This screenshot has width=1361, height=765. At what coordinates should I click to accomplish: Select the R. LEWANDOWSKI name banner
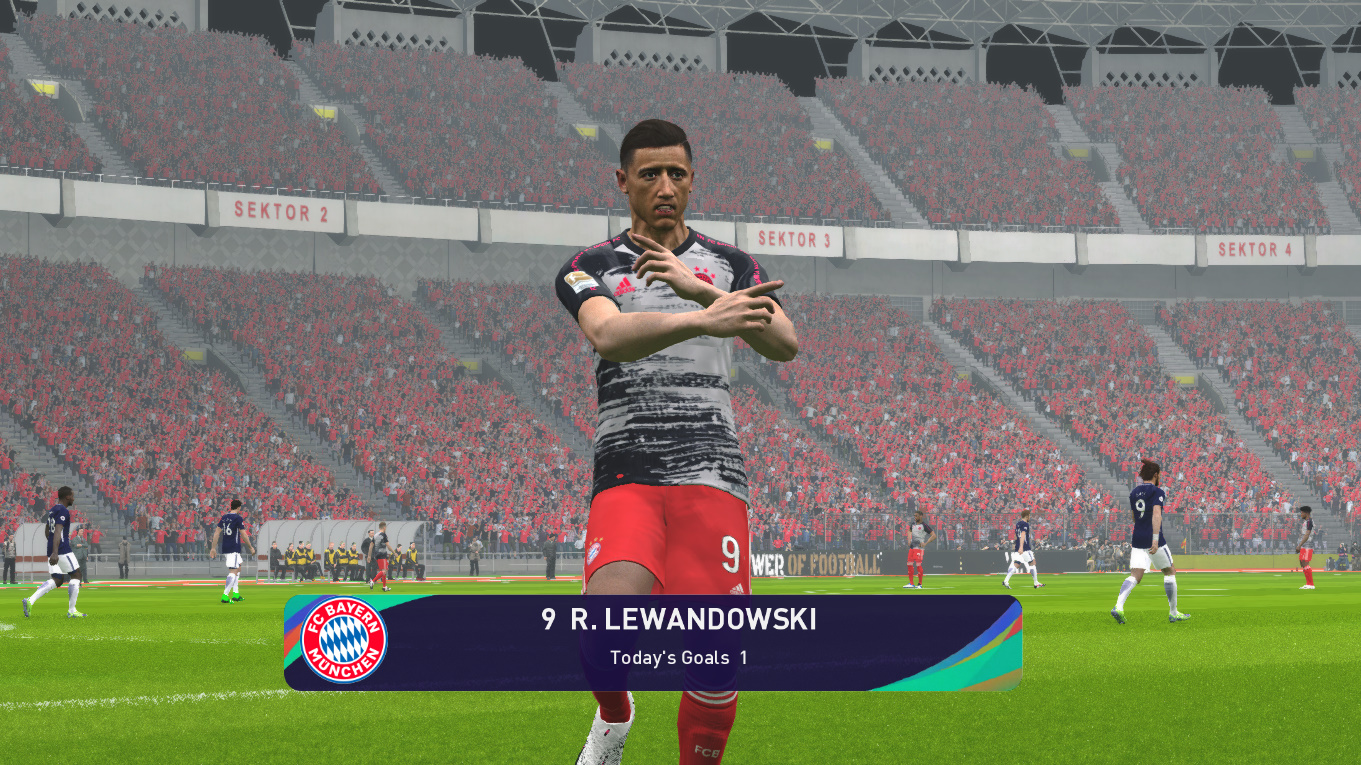click(x=680, y=620)
